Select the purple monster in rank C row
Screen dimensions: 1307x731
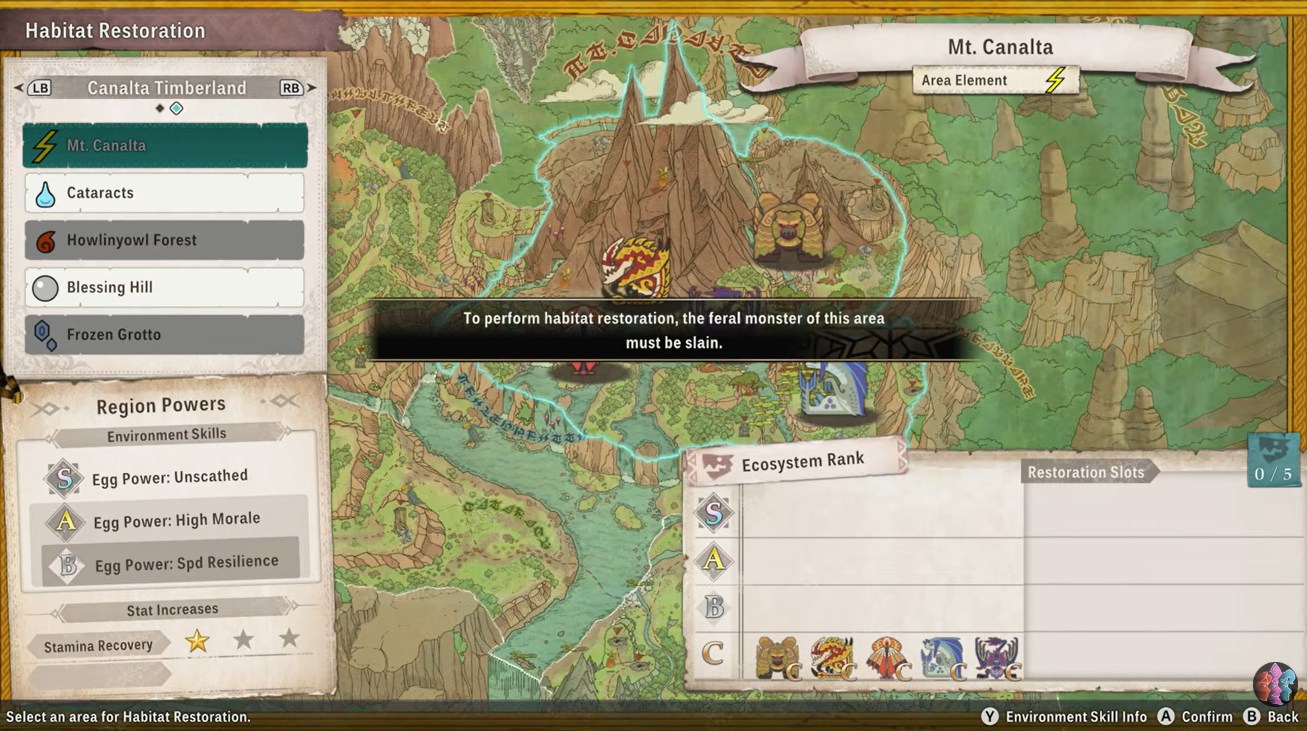996,658
